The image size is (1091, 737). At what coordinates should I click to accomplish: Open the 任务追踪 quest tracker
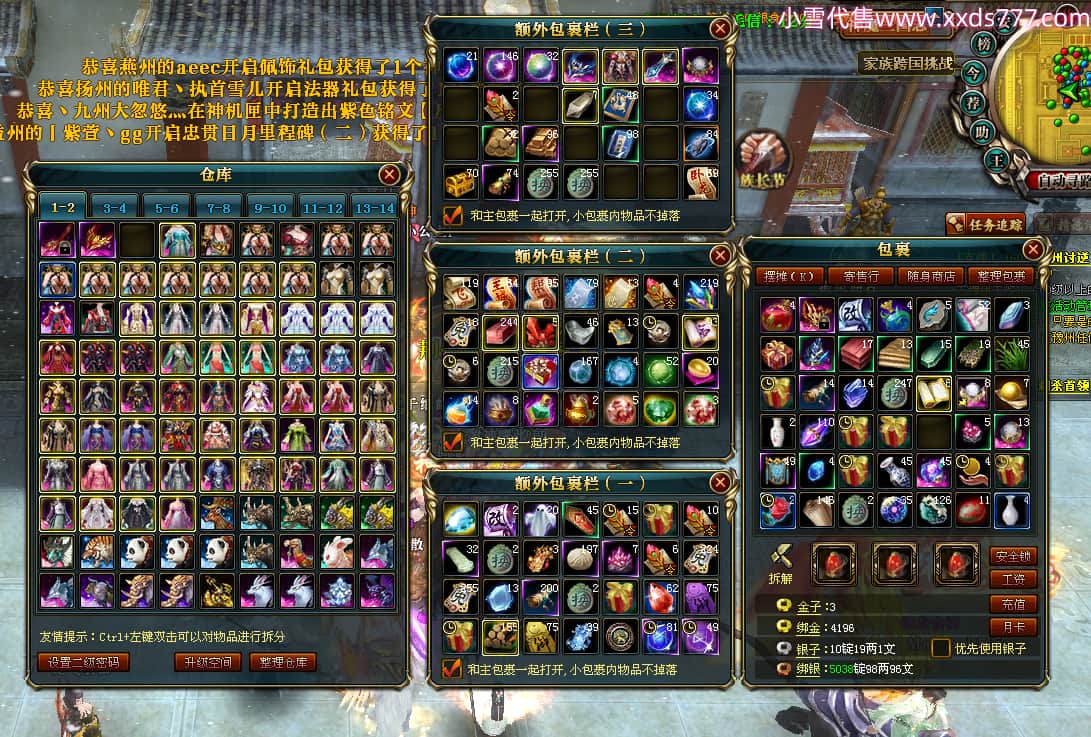point(986,225)
